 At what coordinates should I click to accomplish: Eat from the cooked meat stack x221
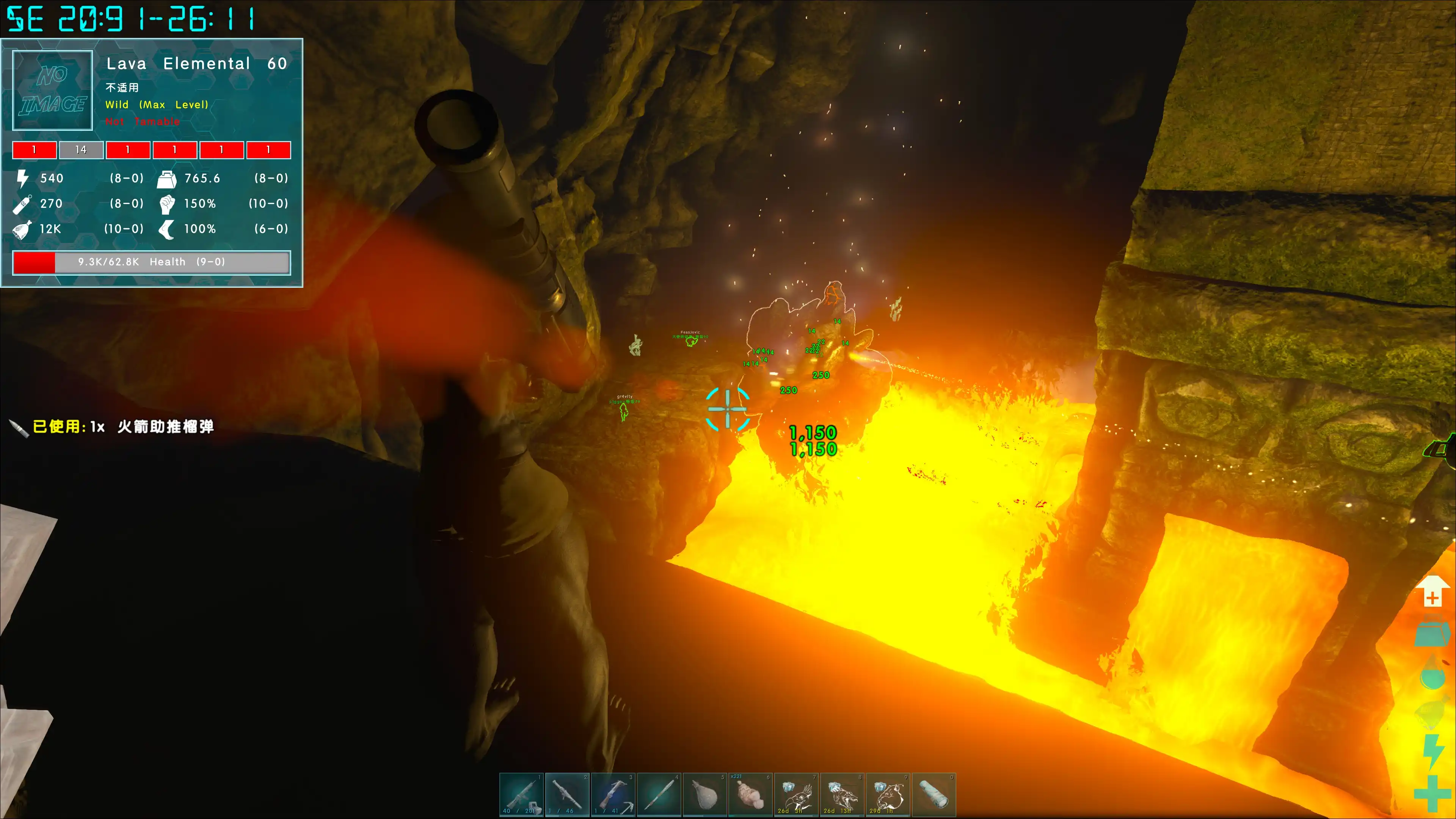tap(750, 794)
